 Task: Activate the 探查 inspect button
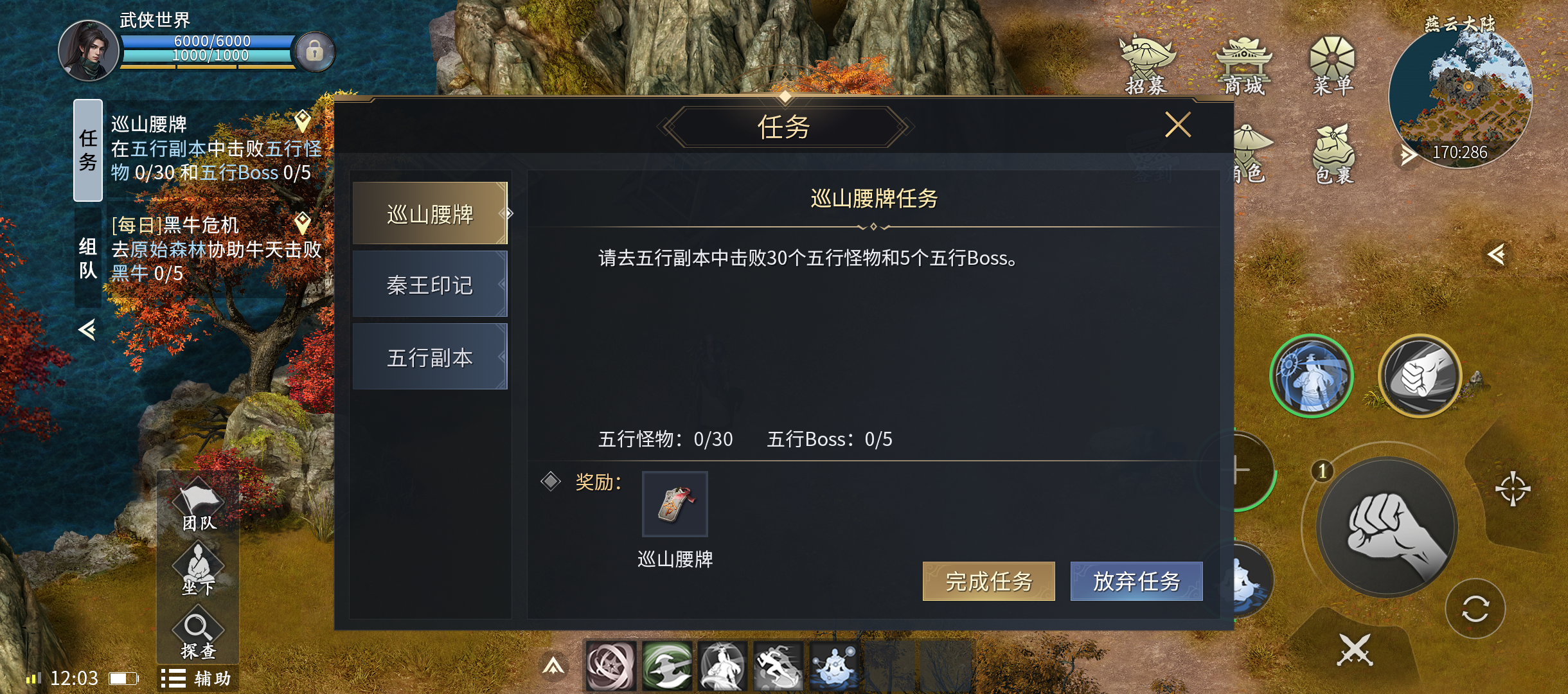199,635
